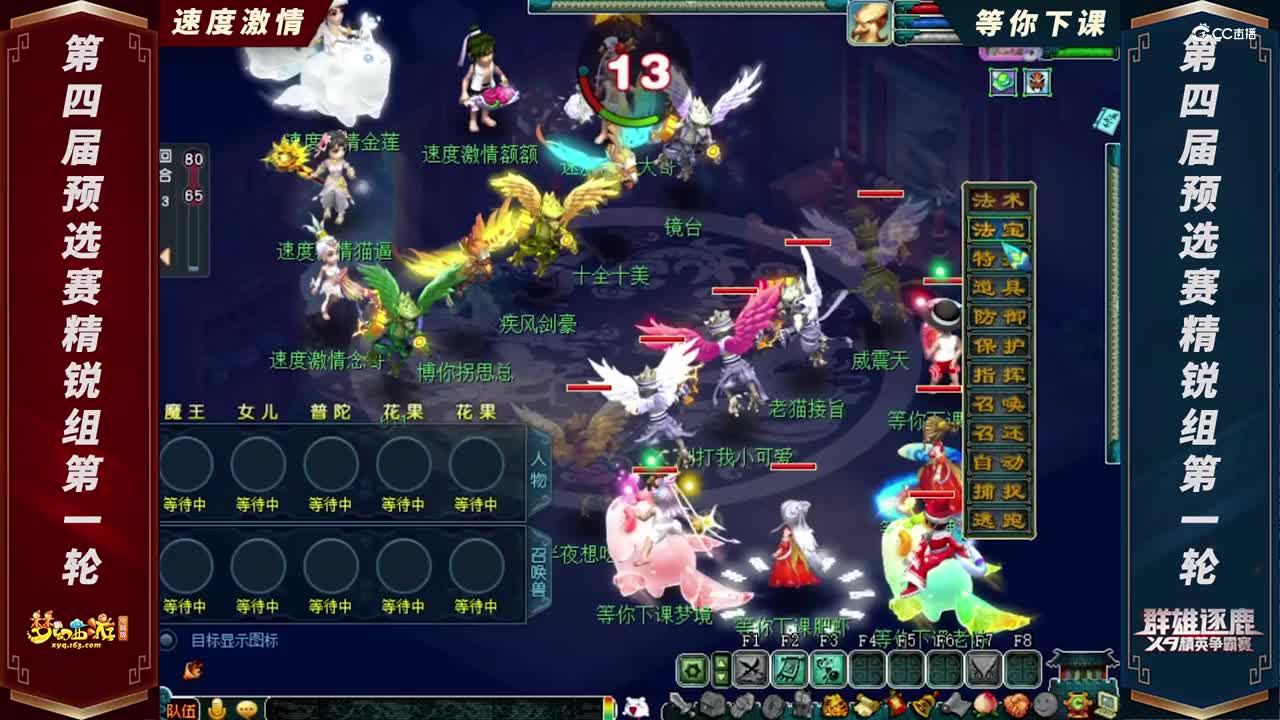
Task: Switch to the 人物 character tab
Action: pyautogui.click(x=539, y=469)
